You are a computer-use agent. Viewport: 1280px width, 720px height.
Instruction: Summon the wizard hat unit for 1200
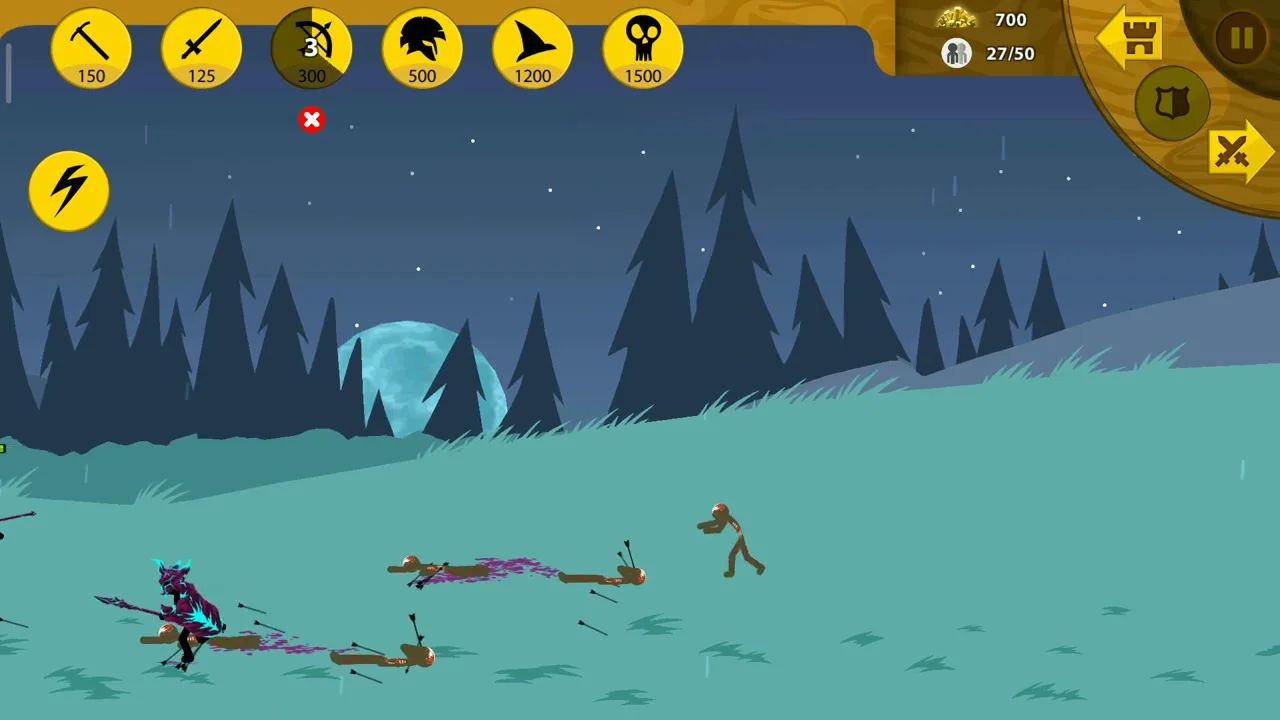[532, 48]
